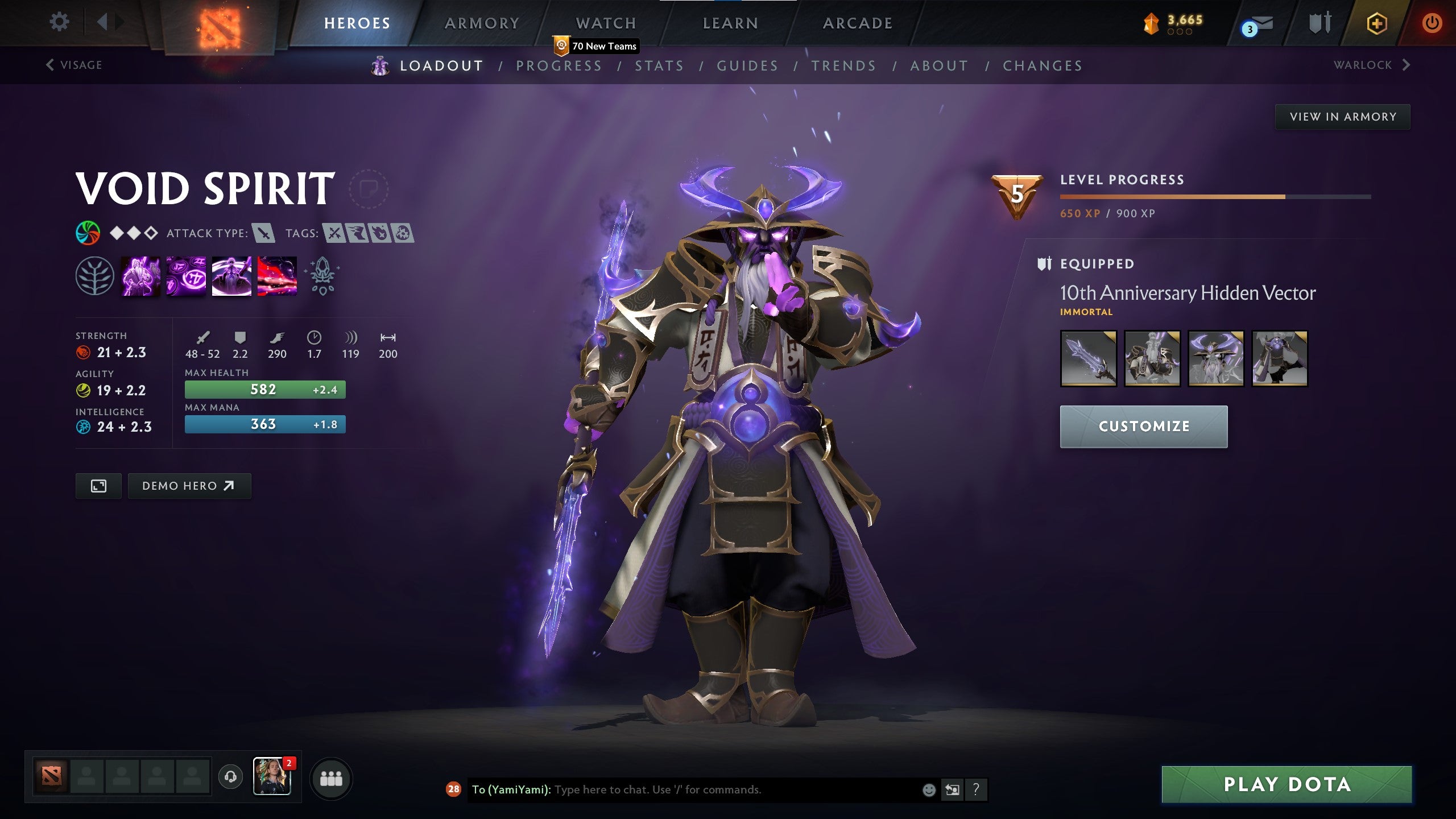Click the VIEW IN ARMORY link

(x=1342, y=116)
